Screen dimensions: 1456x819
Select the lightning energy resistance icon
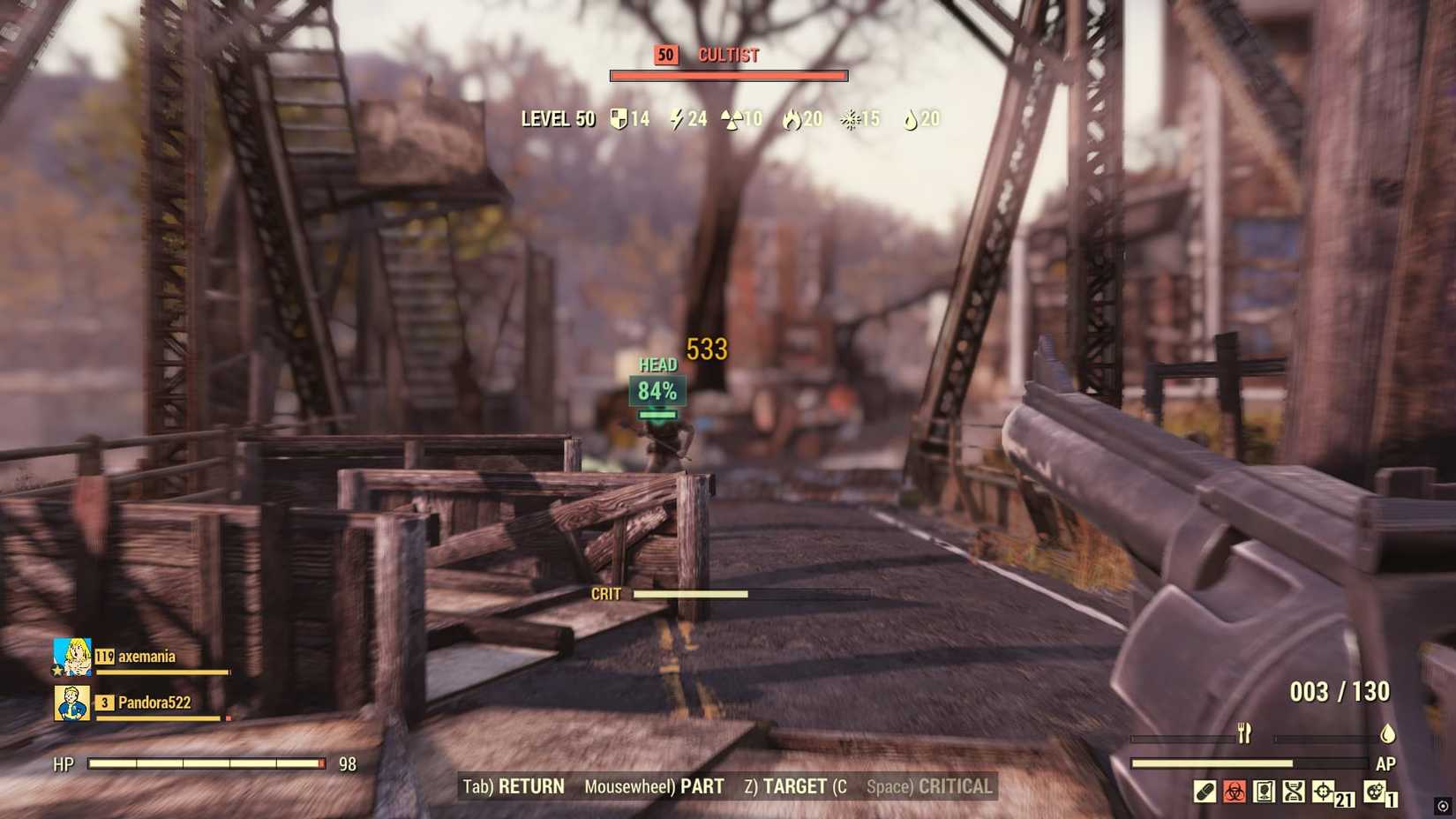676,118
